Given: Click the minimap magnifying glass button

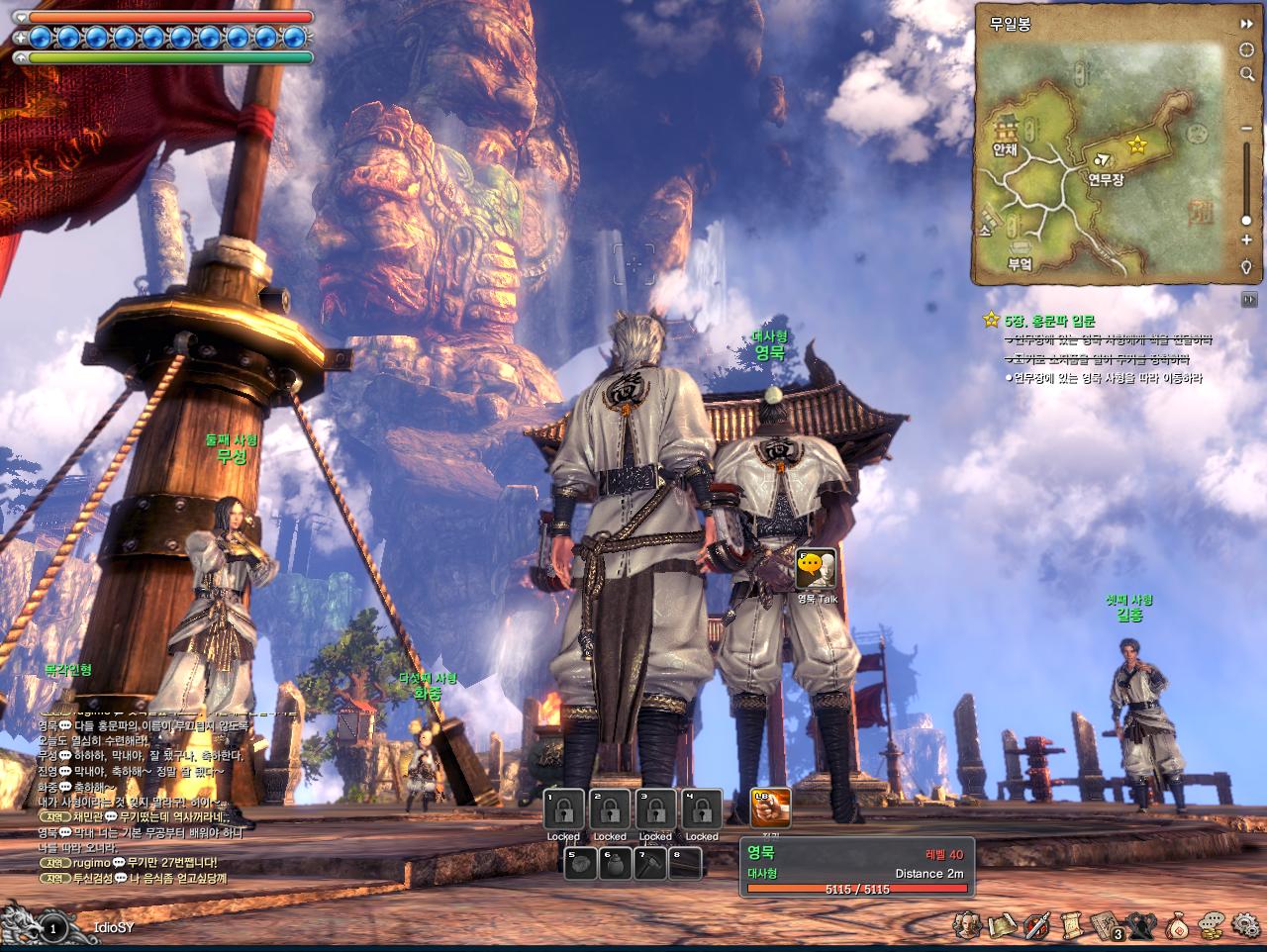Looking at the screenshot, I should (1246, 74).
